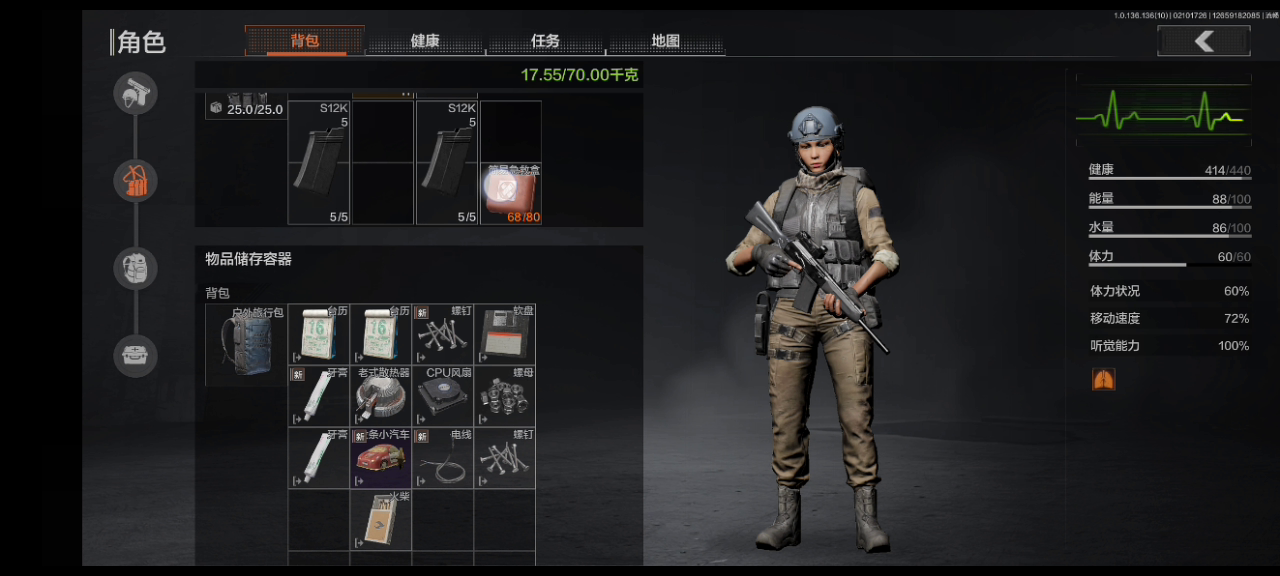Select the 背包 (Backpack) tab
The height and width of the screenshot is (576, 1280).
point(305,41)
